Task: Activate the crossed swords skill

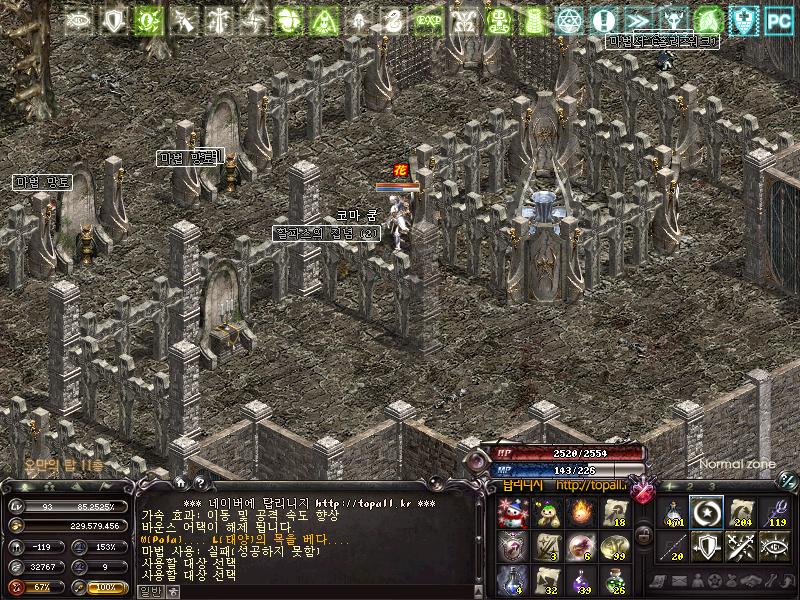Action: click(x=740, y=545)
